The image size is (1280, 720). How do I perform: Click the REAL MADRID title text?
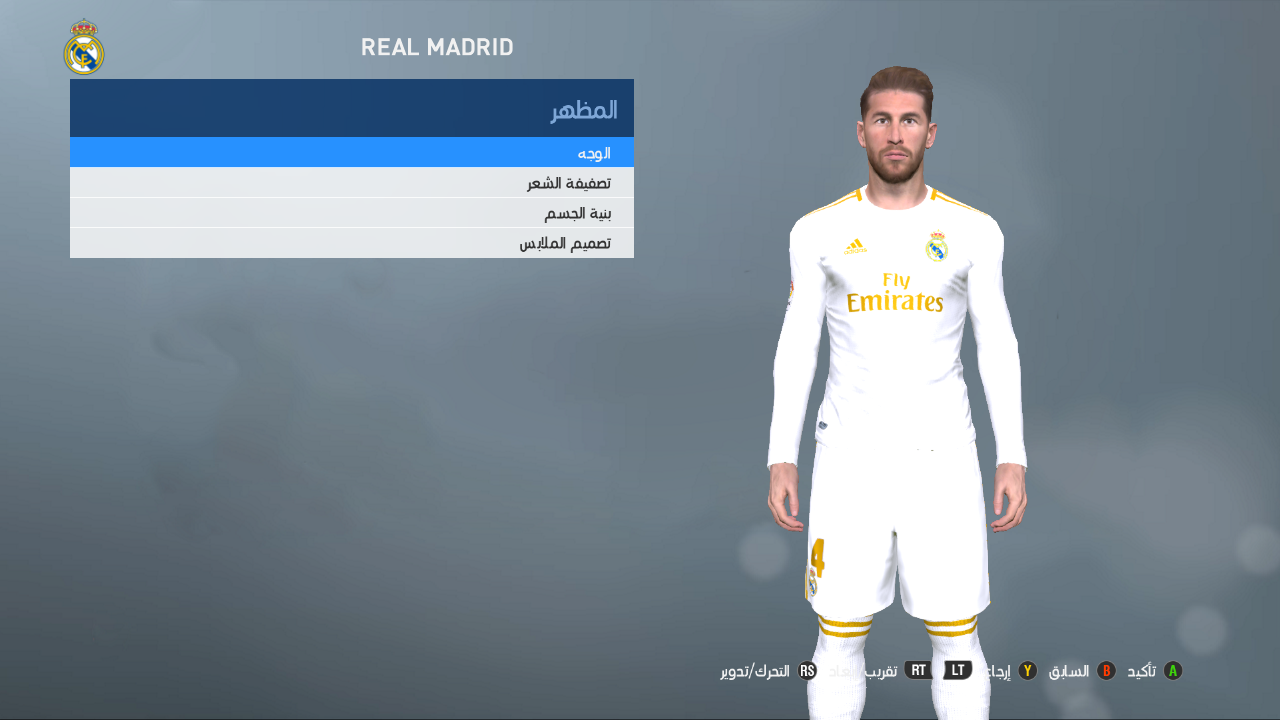[x=437, y=47]
